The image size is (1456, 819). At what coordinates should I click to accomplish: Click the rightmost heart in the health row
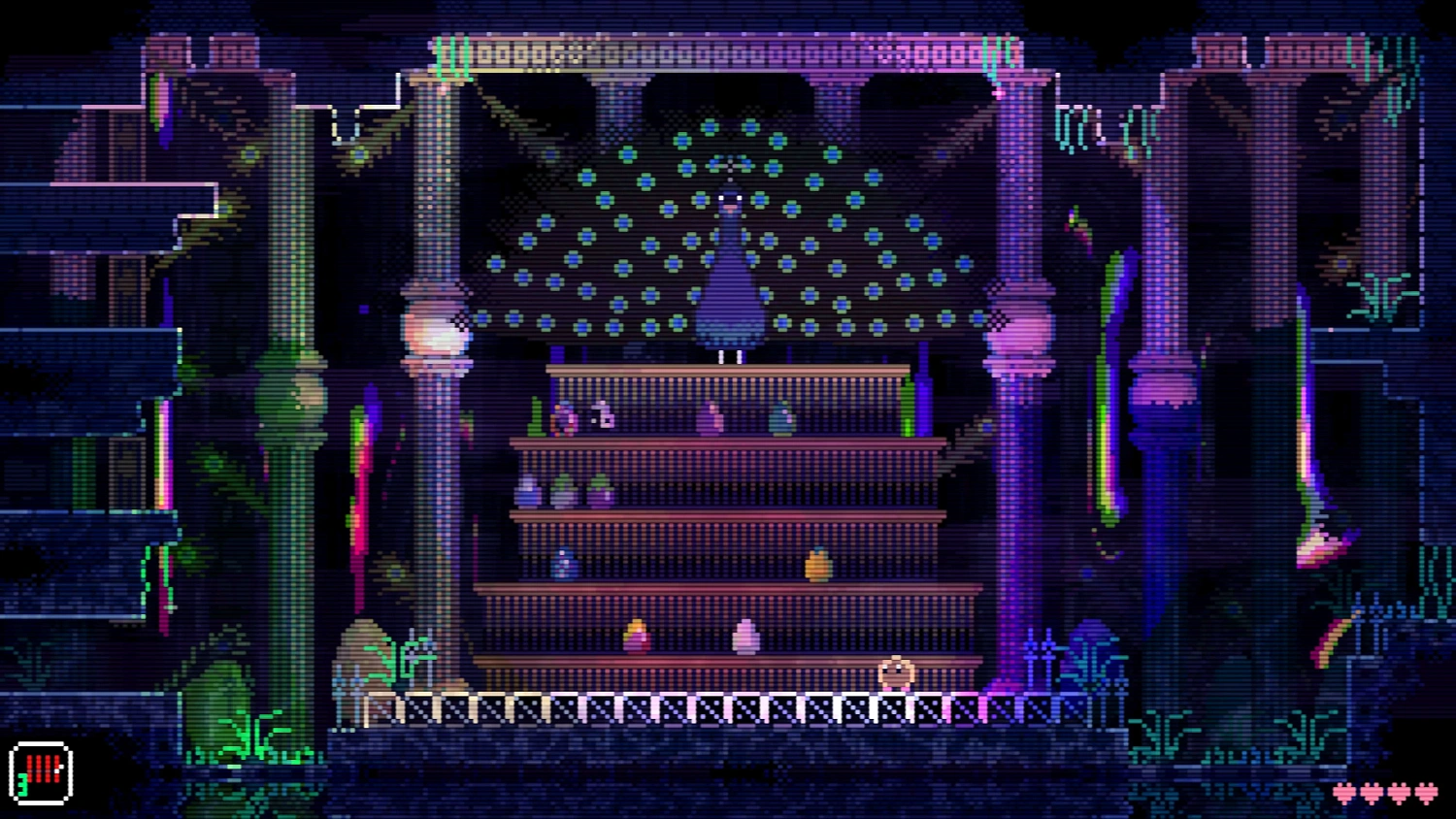point(1424,793)
